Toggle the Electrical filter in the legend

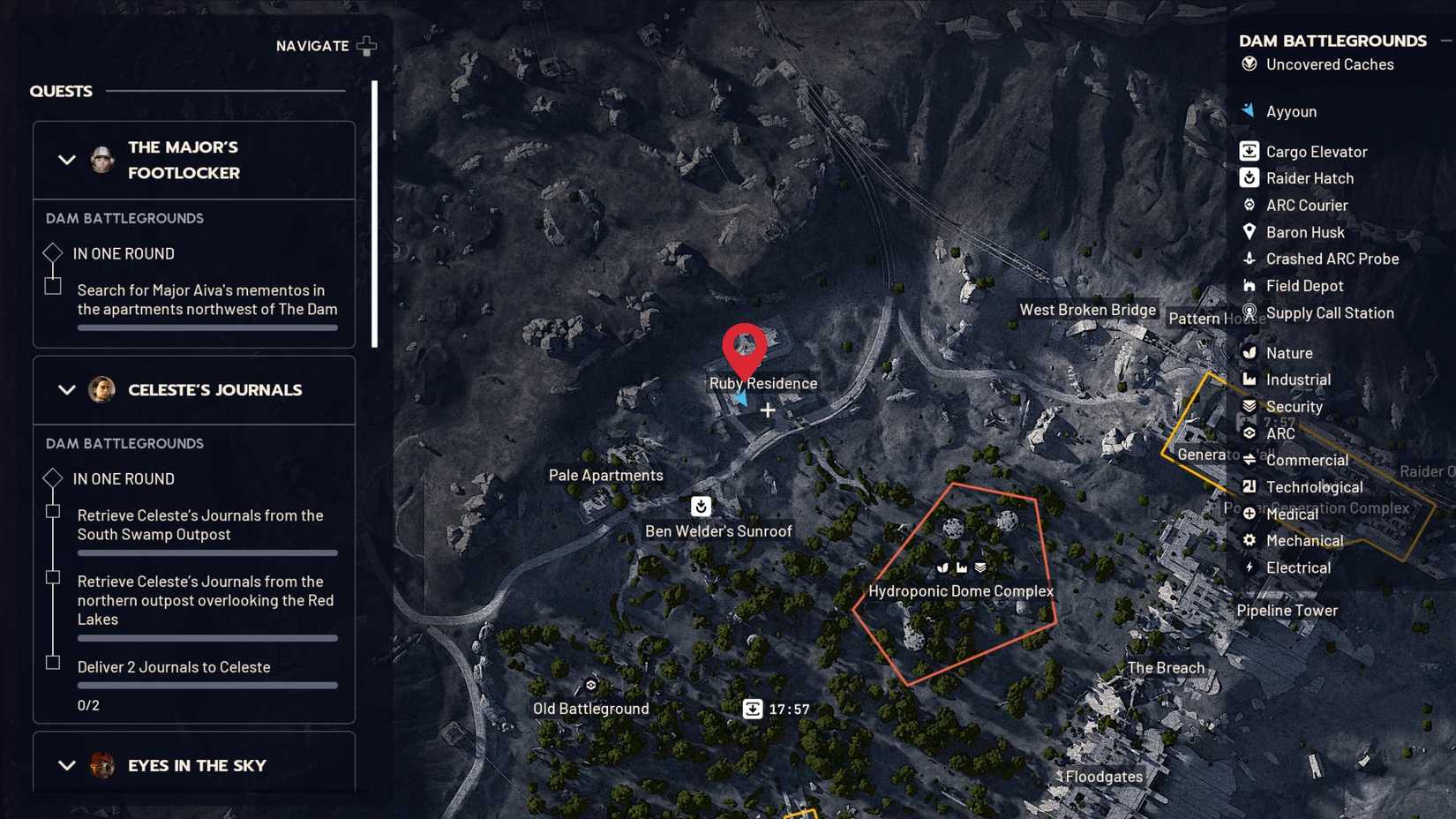(1249, 567)
